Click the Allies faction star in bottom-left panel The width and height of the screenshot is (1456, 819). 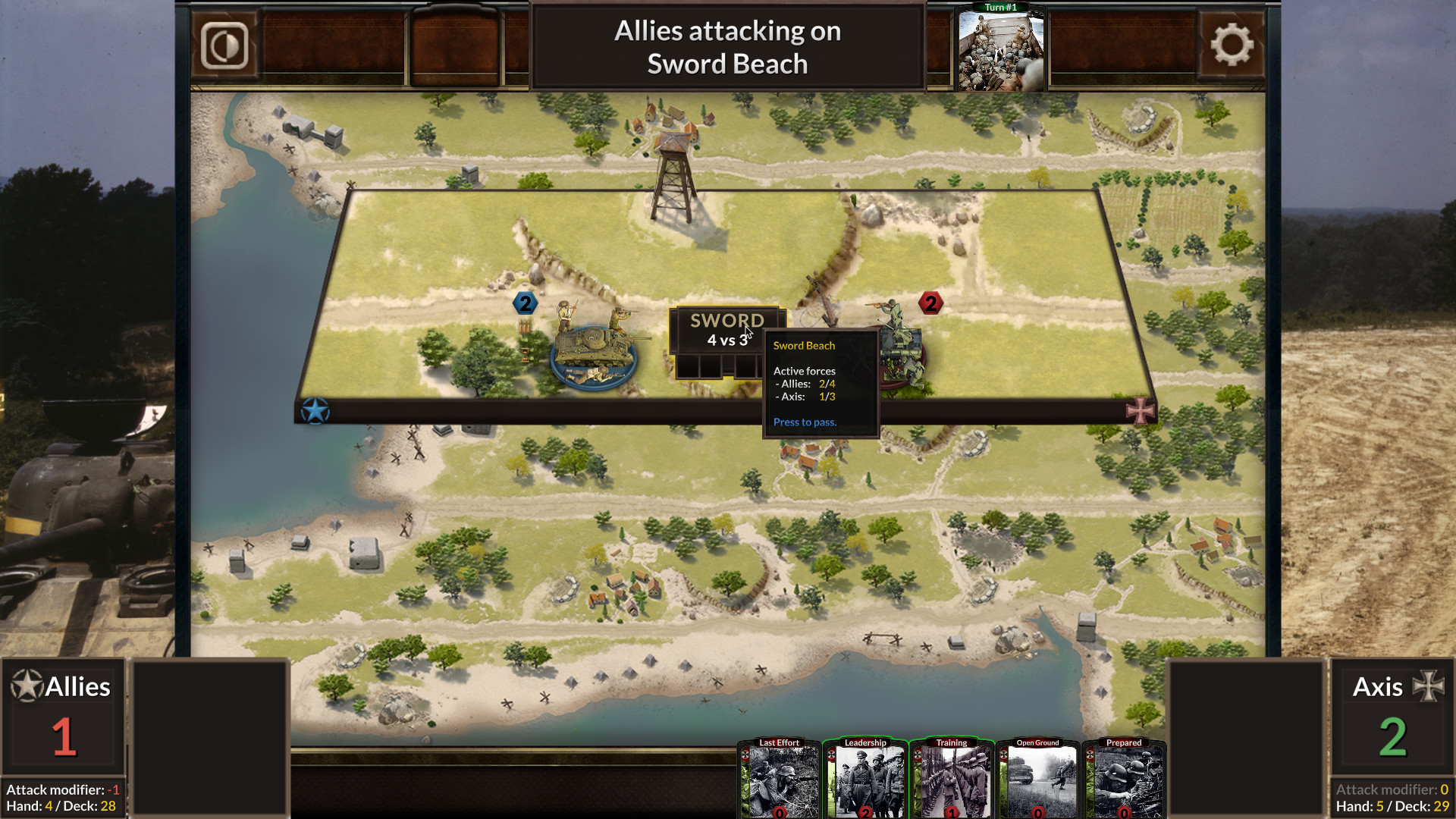coord(26,685)
